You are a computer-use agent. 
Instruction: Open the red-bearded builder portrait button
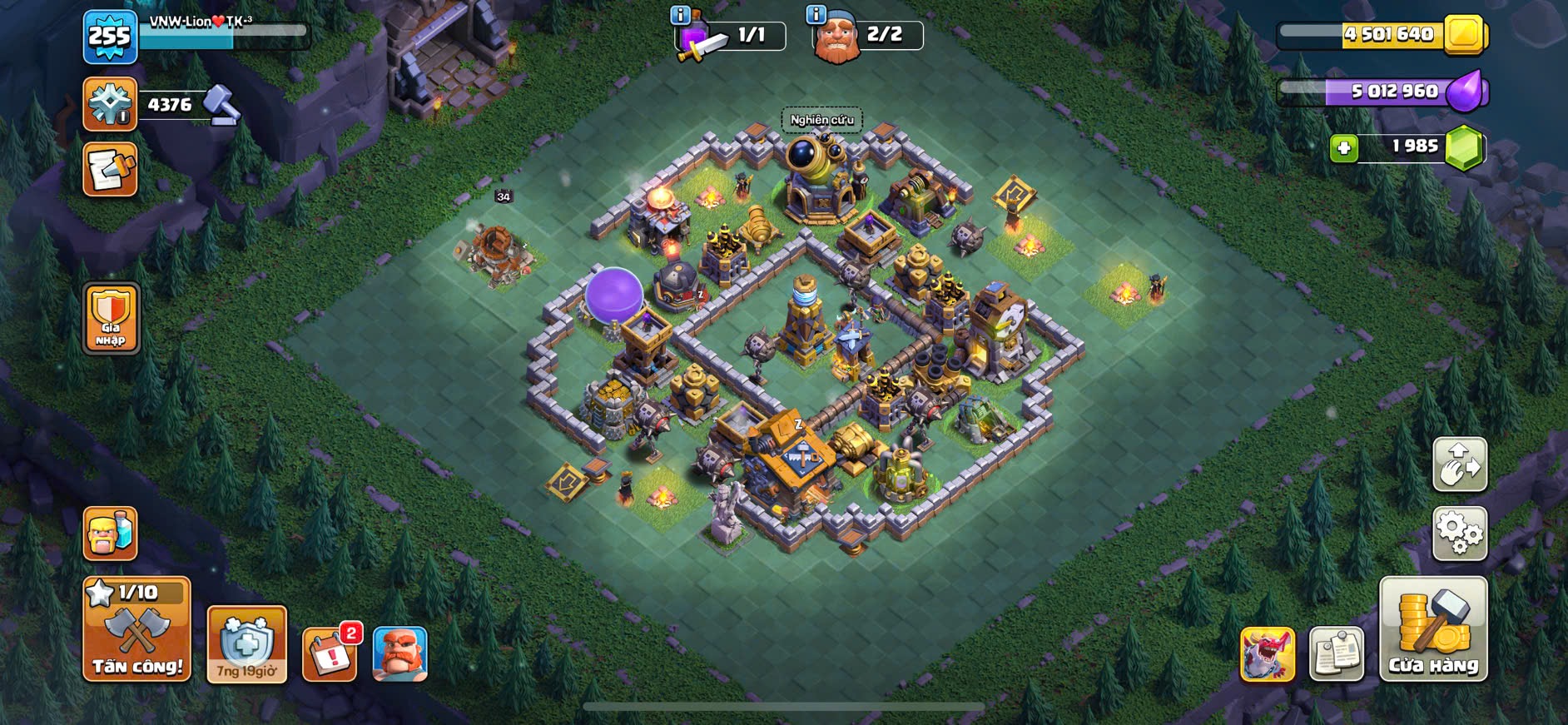coord(400,654)
